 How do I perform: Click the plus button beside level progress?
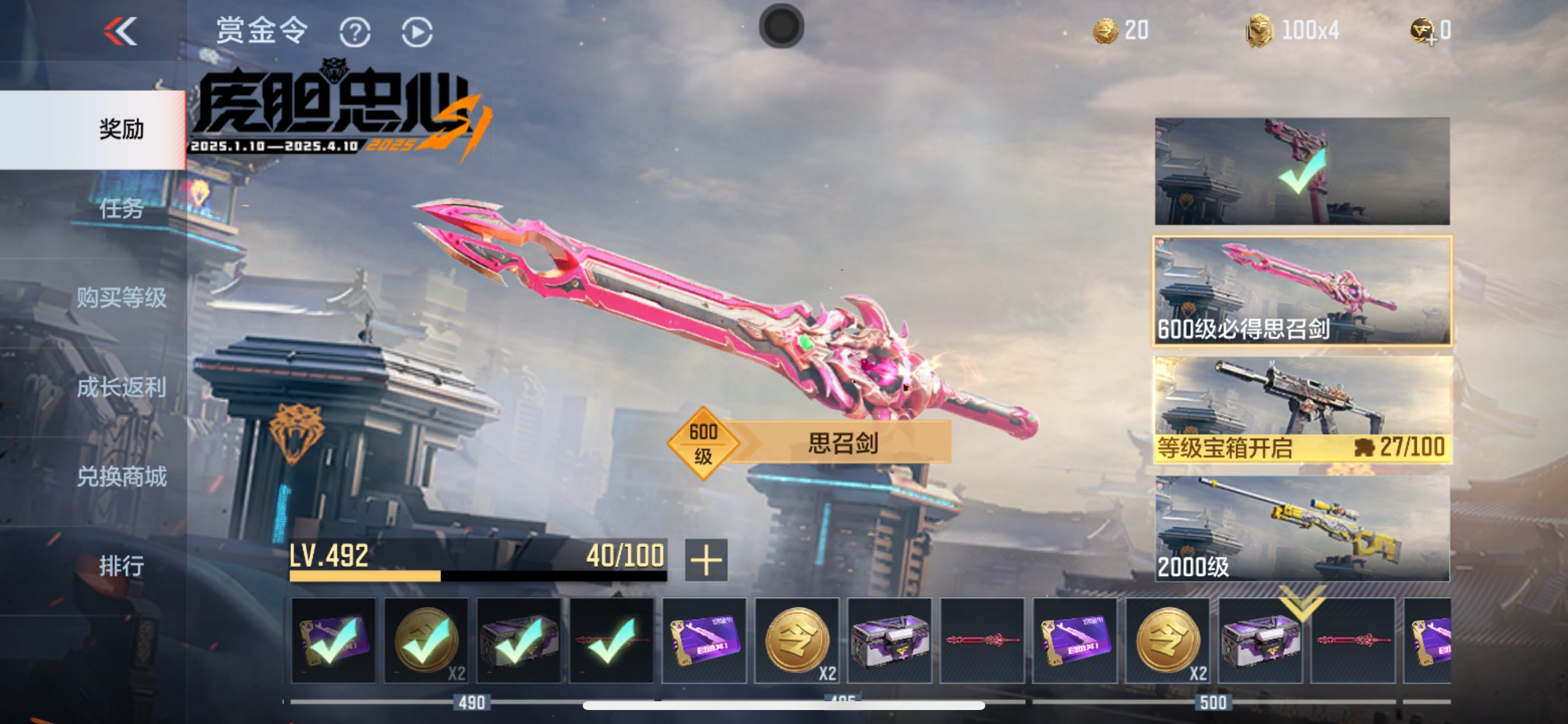pos(705,560)
